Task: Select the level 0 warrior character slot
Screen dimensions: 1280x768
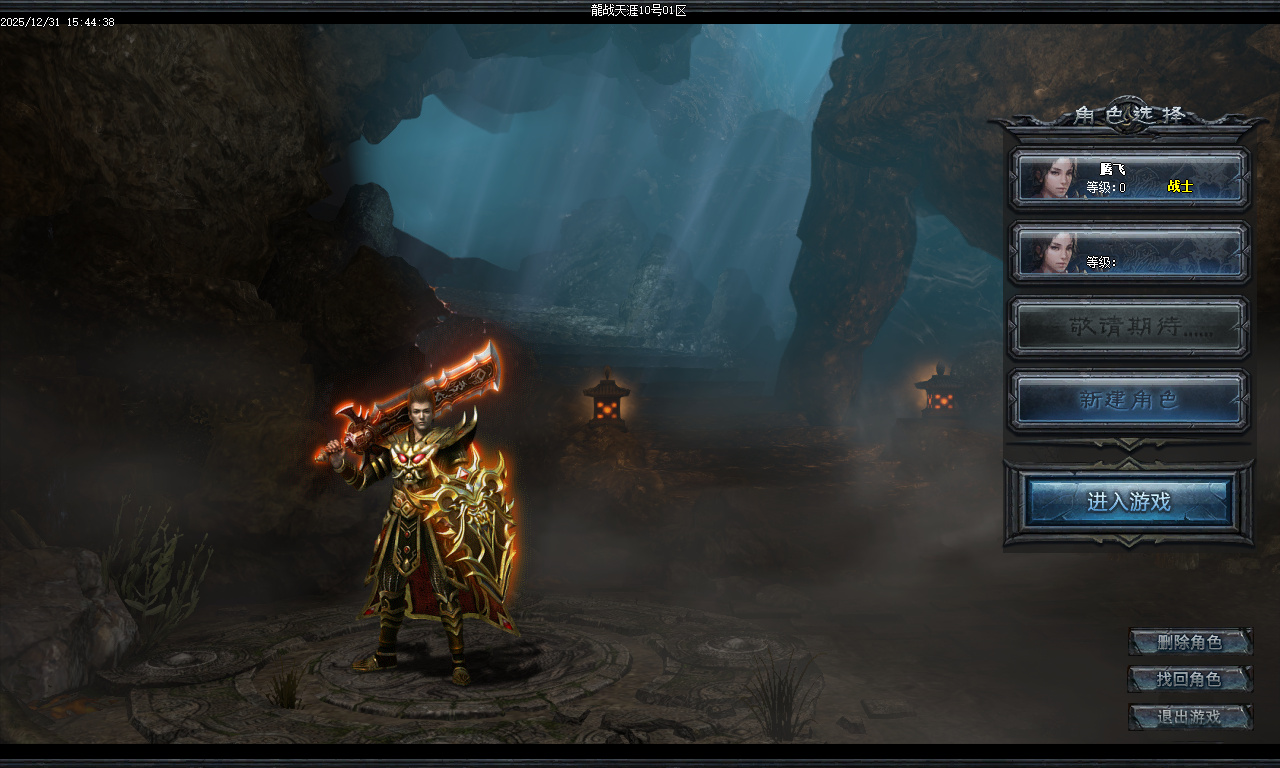Action: pos(1129,179)
